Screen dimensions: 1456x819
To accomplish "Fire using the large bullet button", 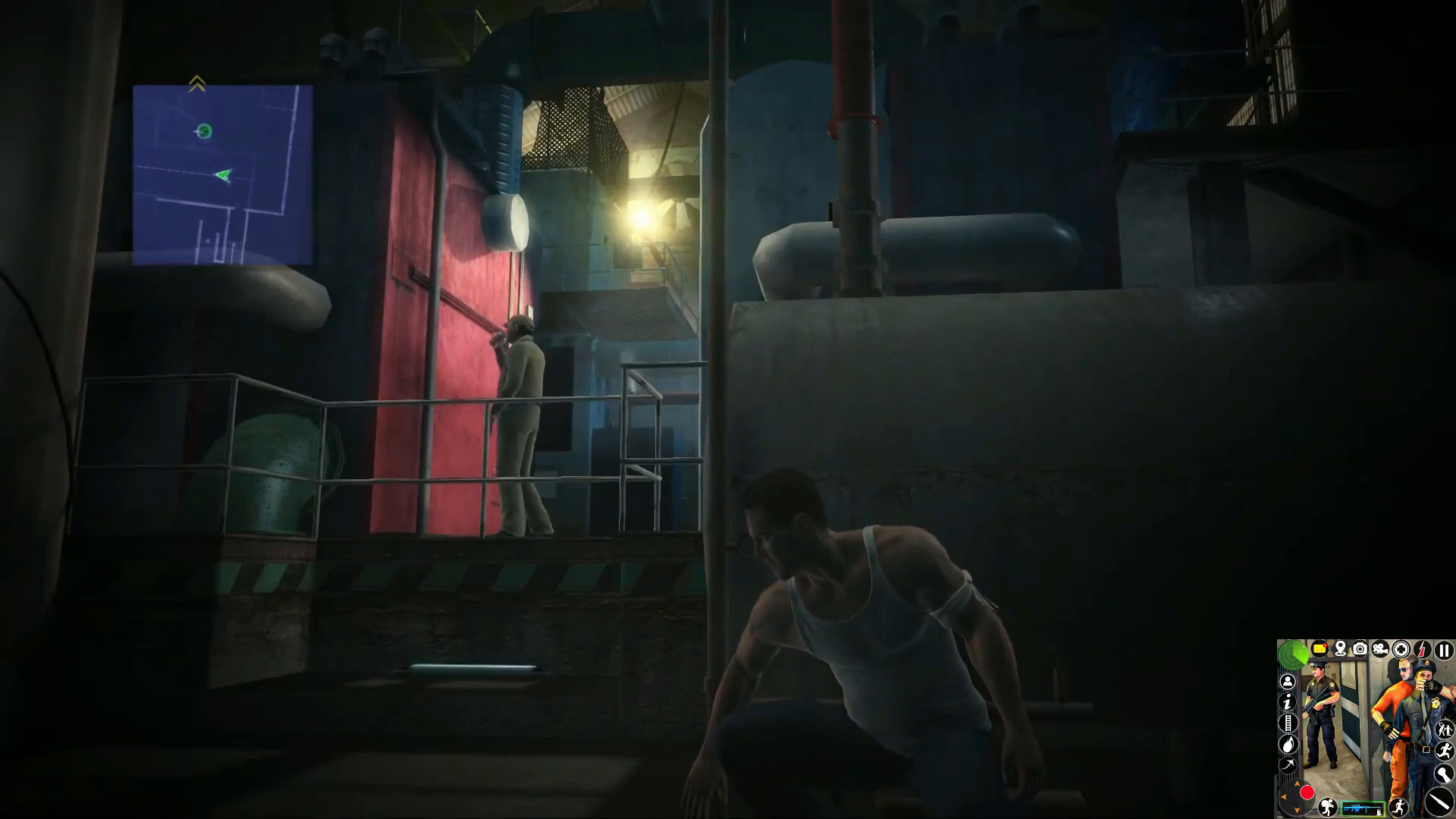I will 1439,800.
